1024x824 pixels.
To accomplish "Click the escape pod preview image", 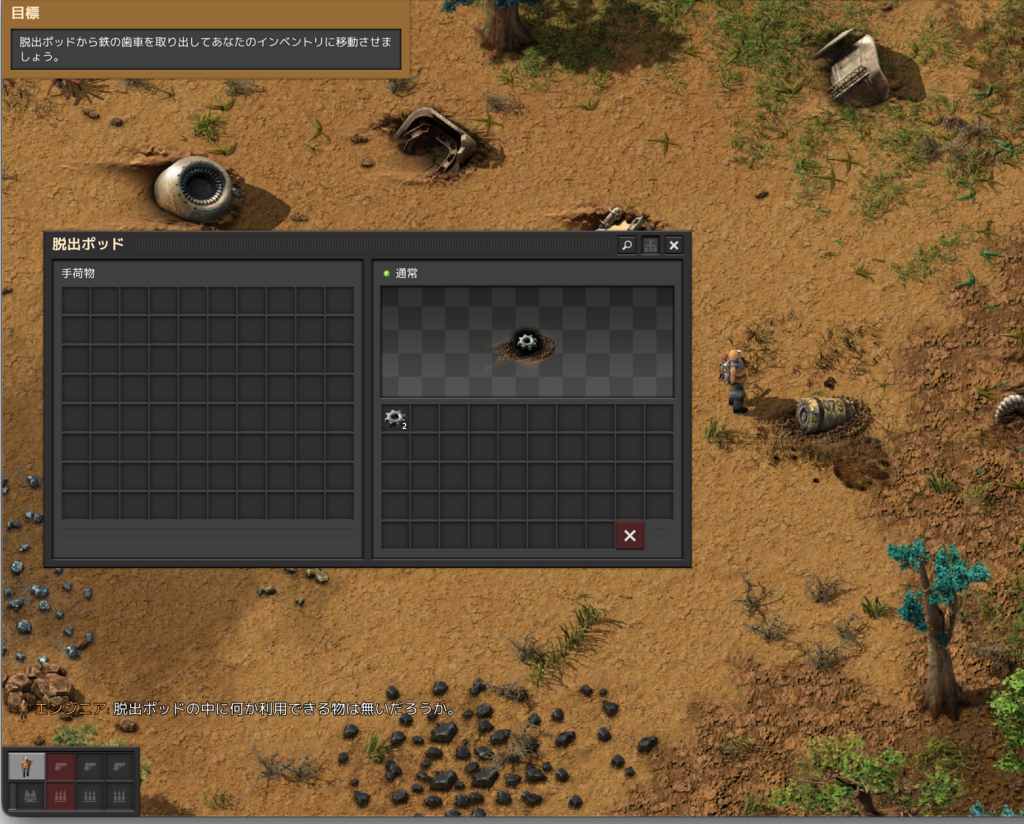I will pyautogui.click(x=527, y=342).
